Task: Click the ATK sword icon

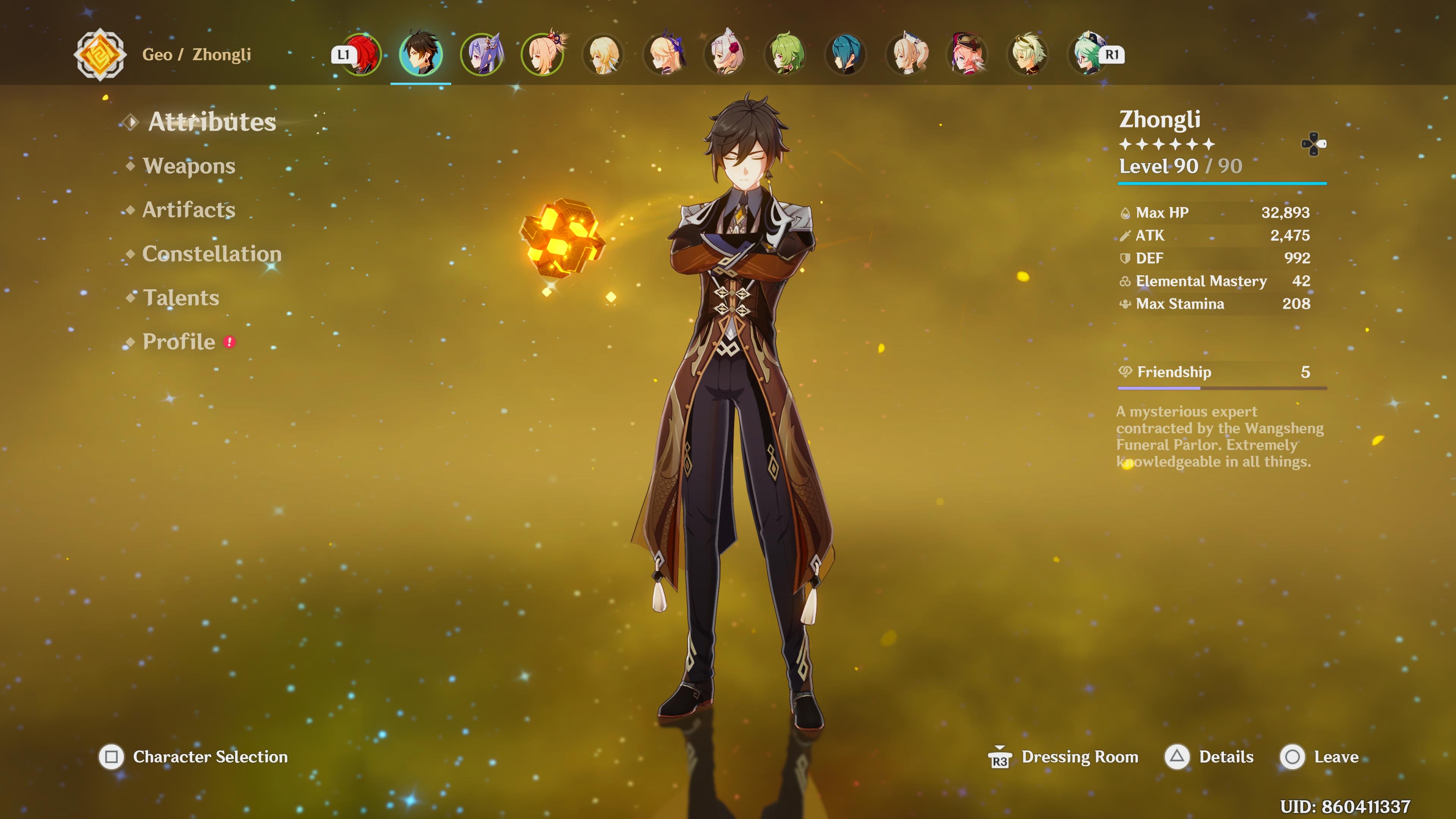Action: (1126, 236)
